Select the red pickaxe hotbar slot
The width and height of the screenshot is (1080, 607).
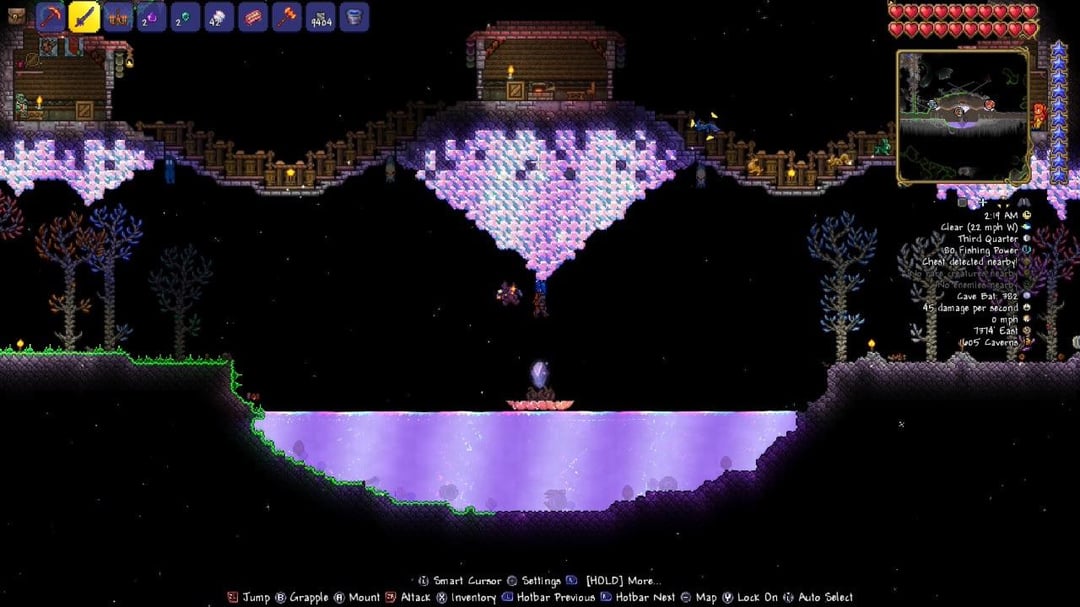click(50, 17)
